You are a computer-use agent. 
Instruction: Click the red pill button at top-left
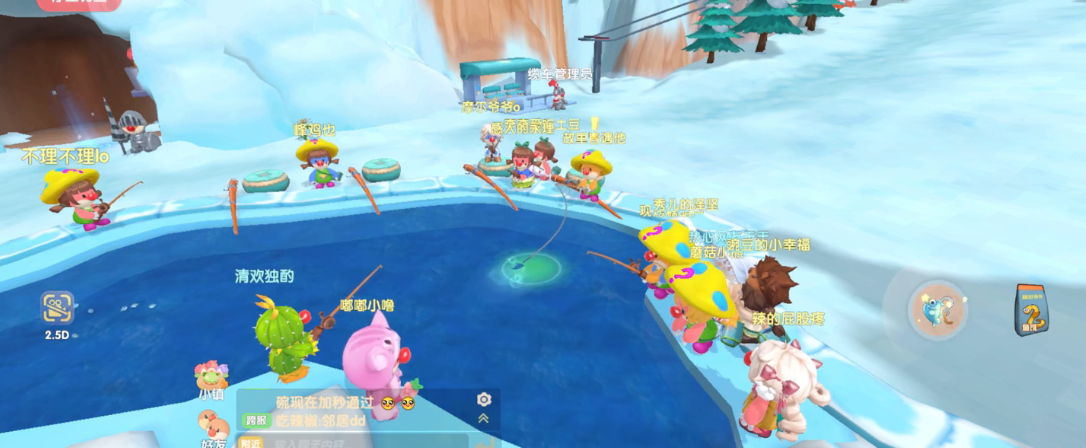(x=79, y=4)
